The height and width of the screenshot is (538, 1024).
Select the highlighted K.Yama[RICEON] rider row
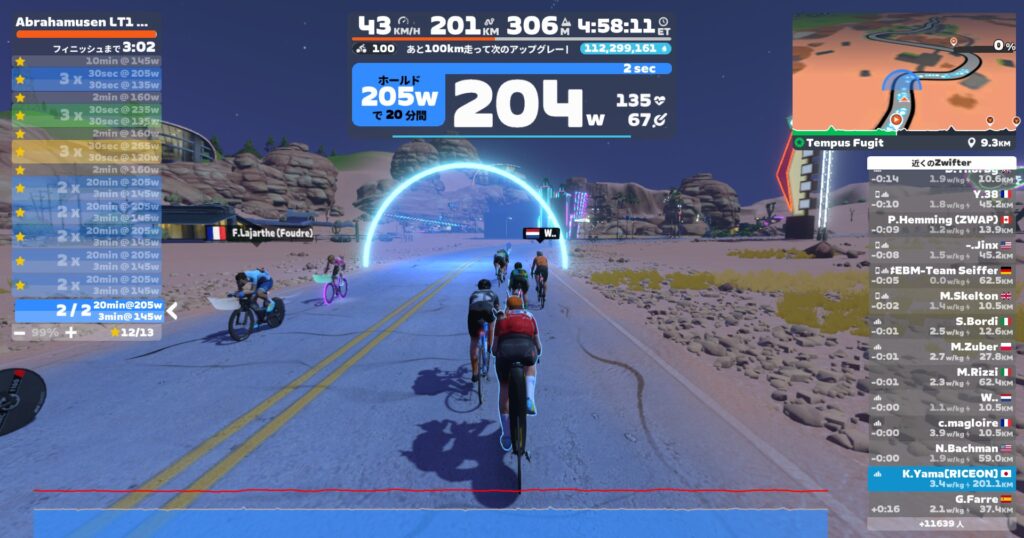point(941,478)
